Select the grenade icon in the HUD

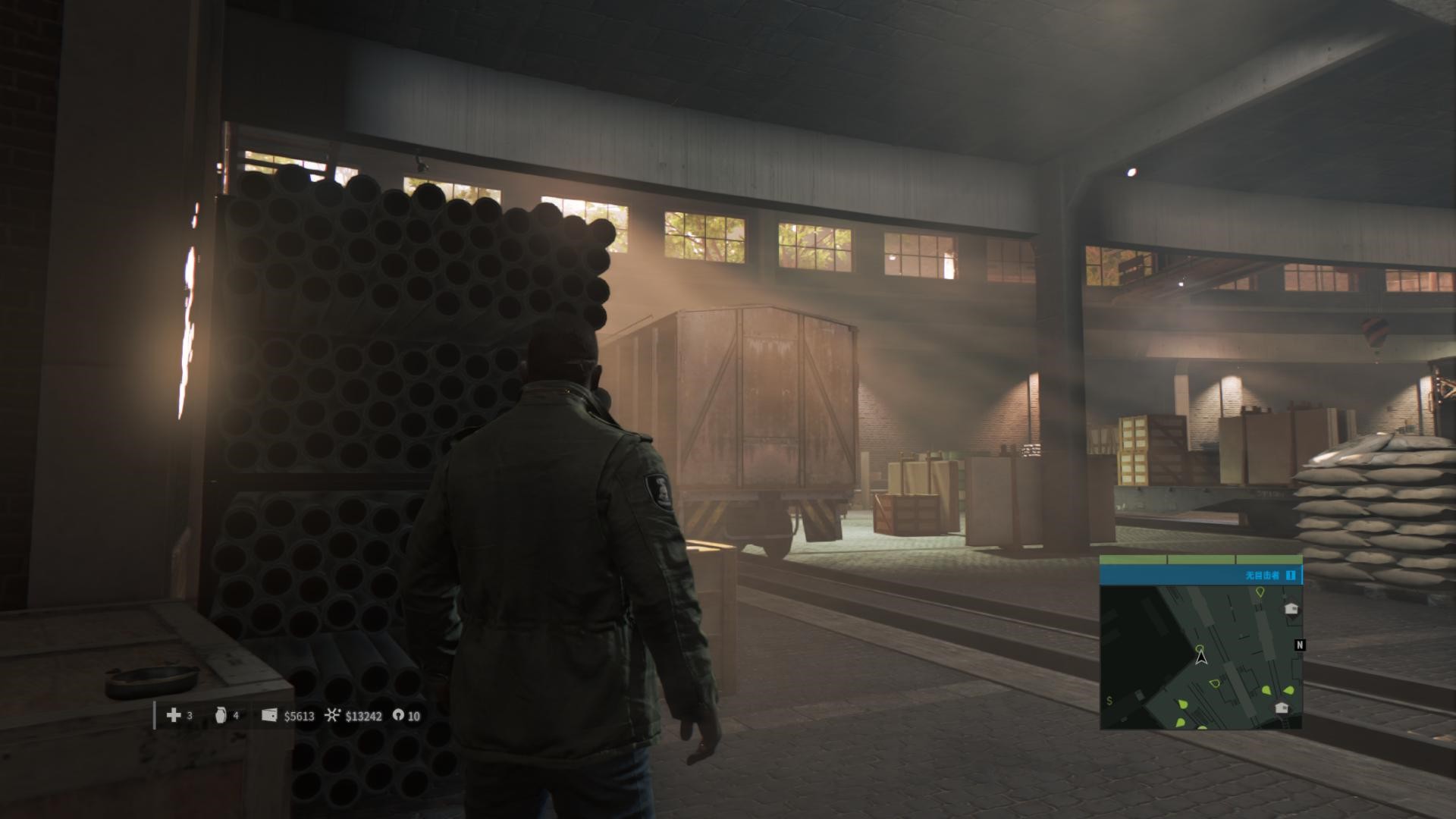(x=221, y=715)
